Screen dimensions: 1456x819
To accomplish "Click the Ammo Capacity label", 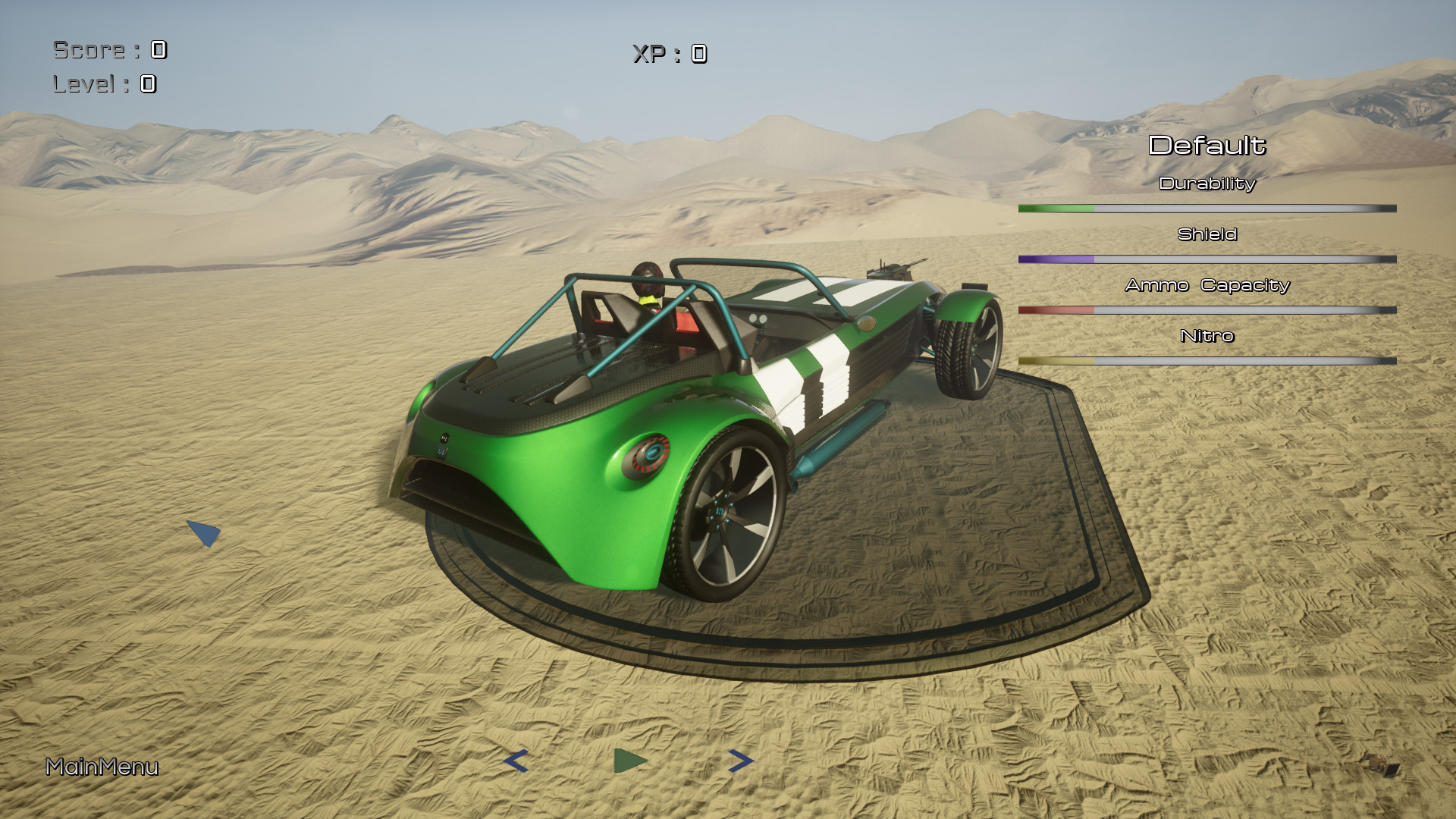I will pos(1207,286).
